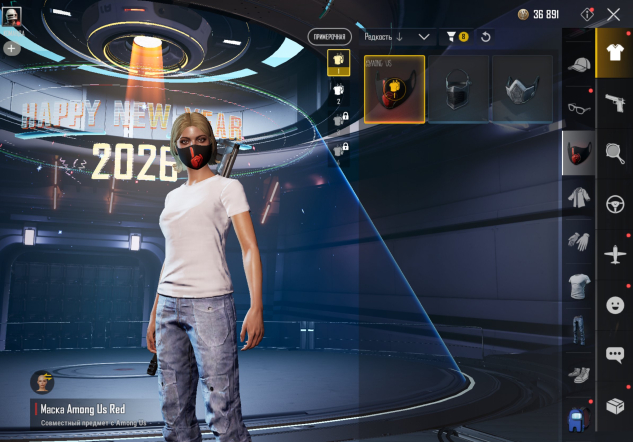This screenshot has height=442, width=633.
Task: Open the gloves category
Action: 578,241
